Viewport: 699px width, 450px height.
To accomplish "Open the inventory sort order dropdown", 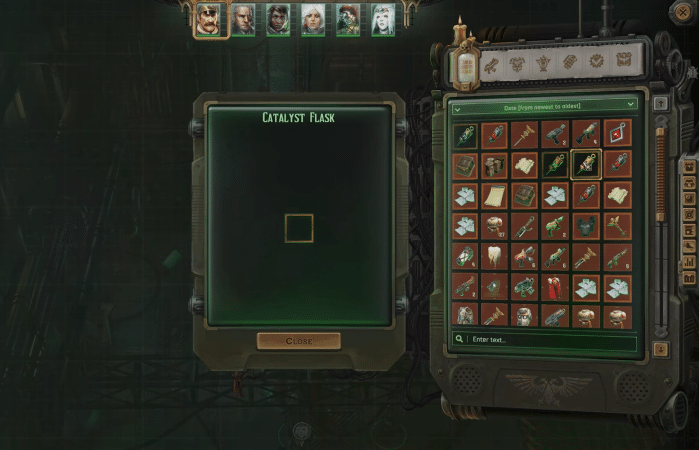I will tap(545, 104).
